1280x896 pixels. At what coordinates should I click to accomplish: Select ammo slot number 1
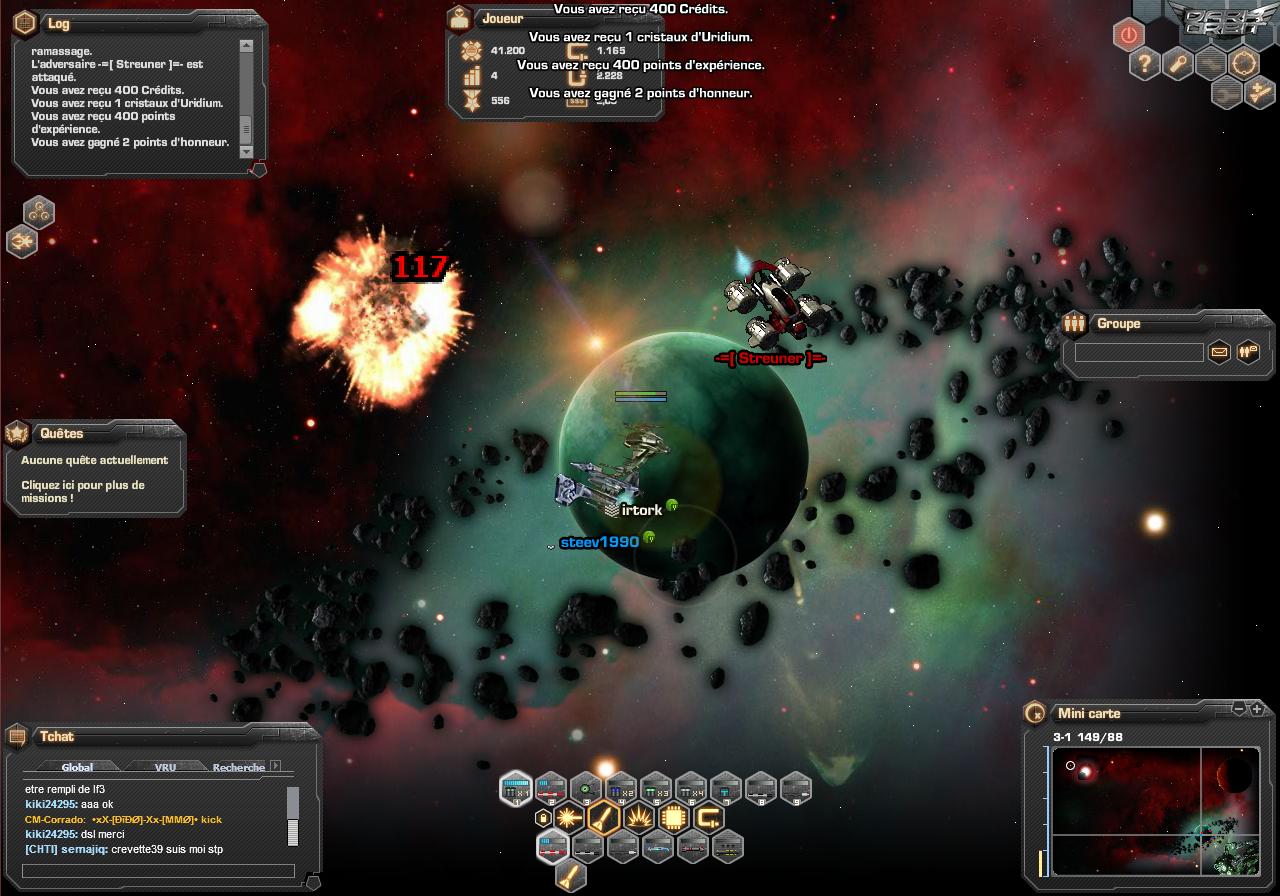pyautogui.click(x=516, y=789)
